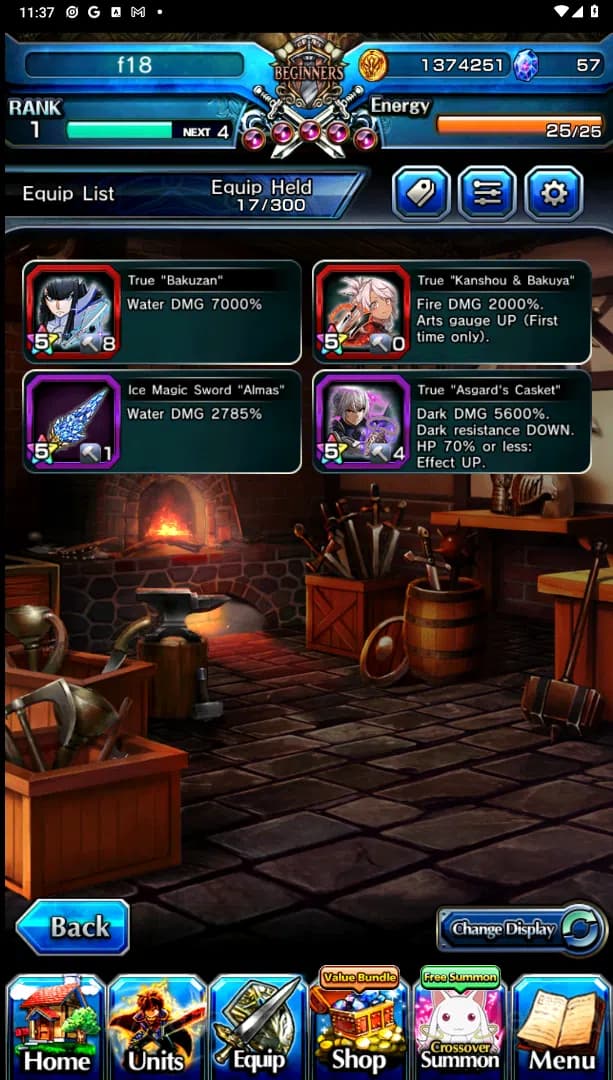The height and width of the screenshot is (1080, 613).
Task: Visit the Shop with Value Bundle
Action: (x=359, y=1025)
